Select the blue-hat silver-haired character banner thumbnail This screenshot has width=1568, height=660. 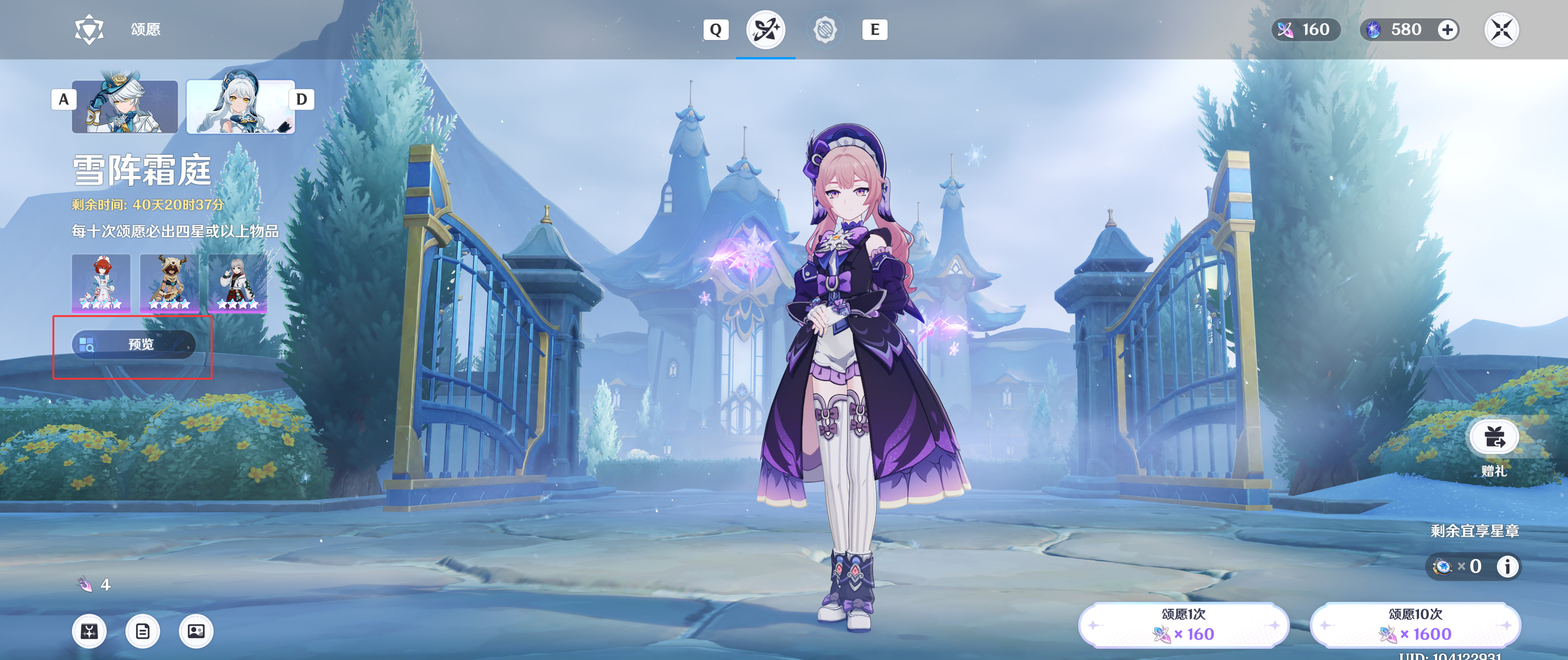tap(125, 107)
